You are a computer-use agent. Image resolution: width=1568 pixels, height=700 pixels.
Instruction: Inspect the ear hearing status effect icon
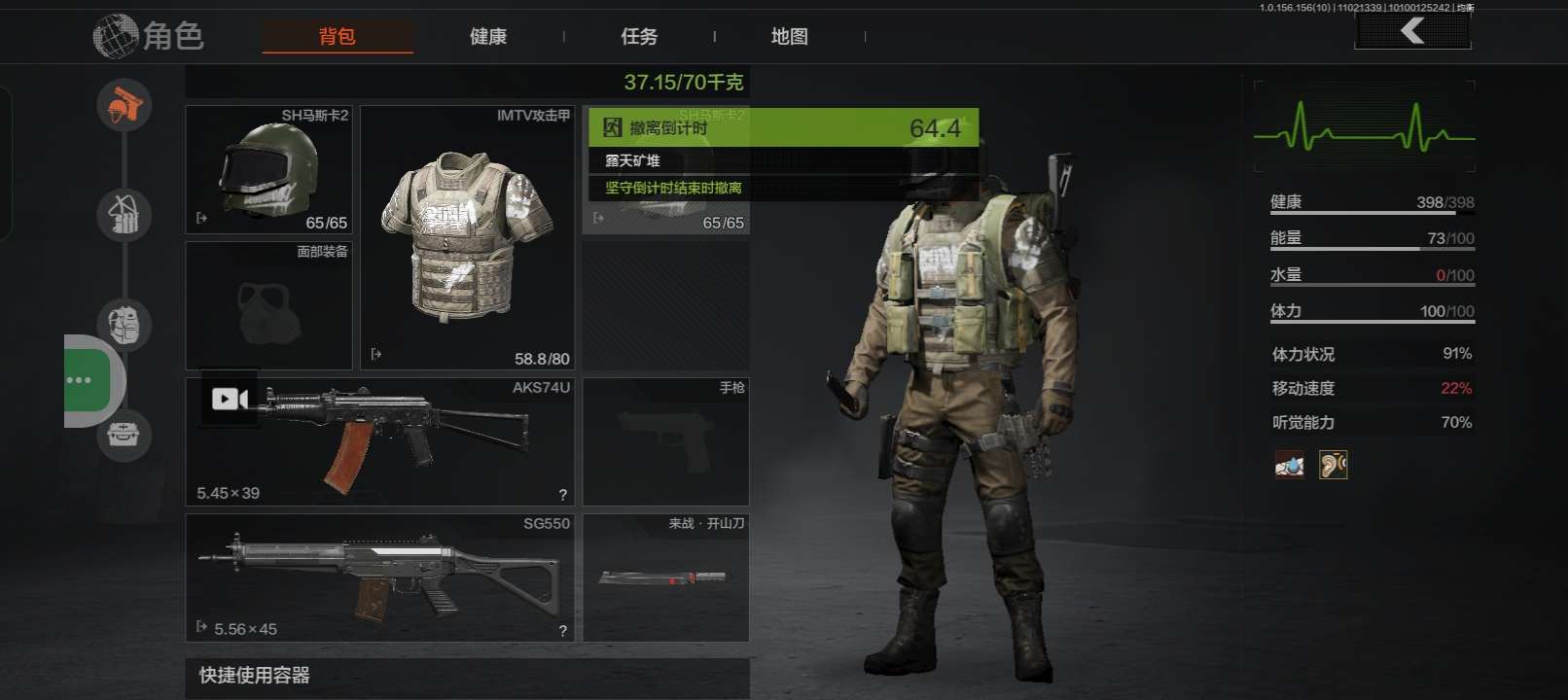pyautogui.click(x=1333, y=465)
